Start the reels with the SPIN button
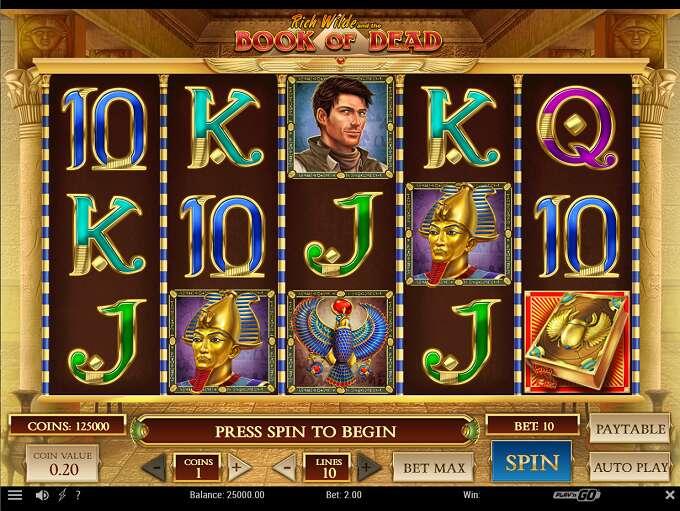The width and height of the screenshot is (680, 511). coord(531,462)
